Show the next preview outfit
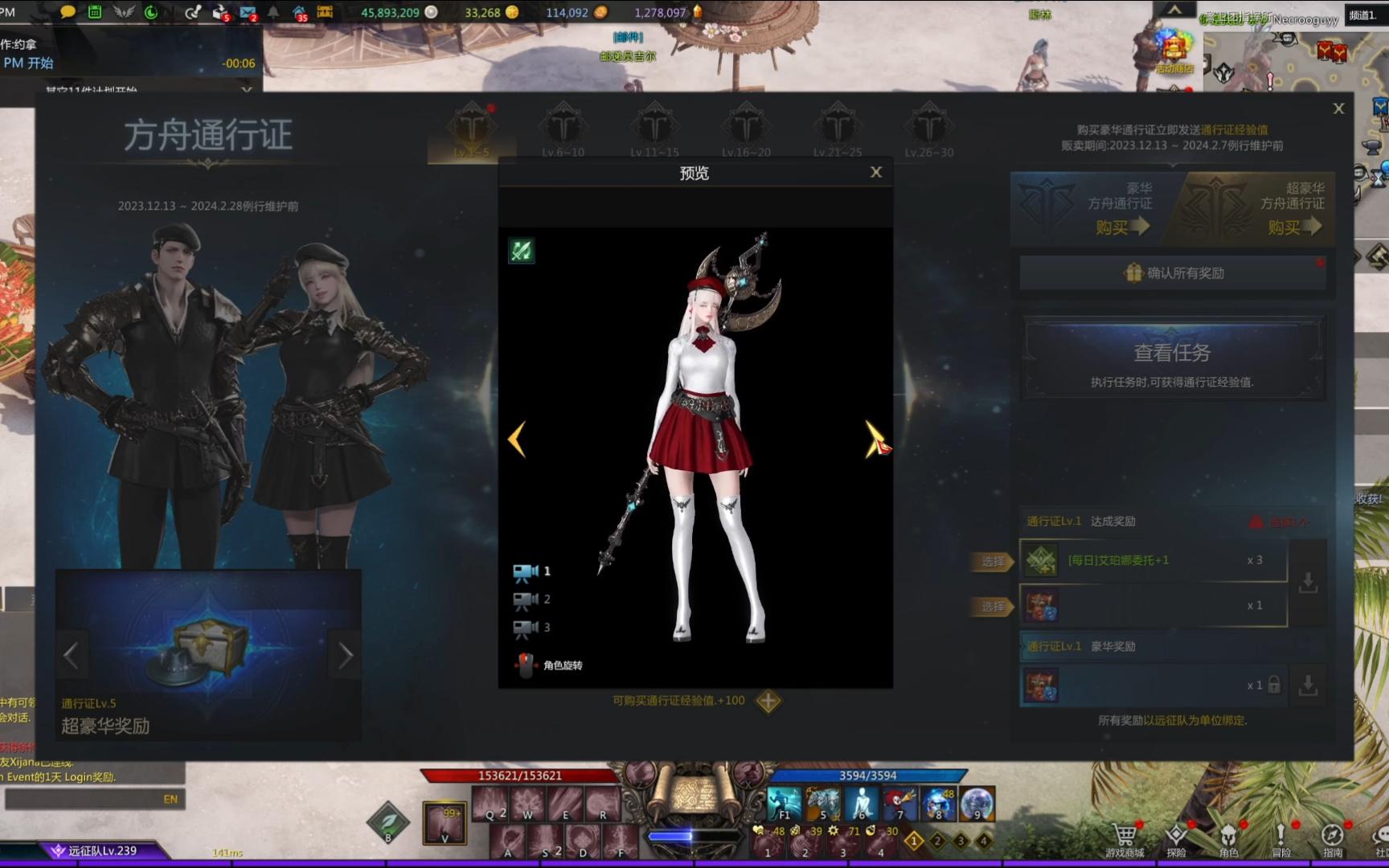Viewport: 1389px width, 868px height. 873,439
